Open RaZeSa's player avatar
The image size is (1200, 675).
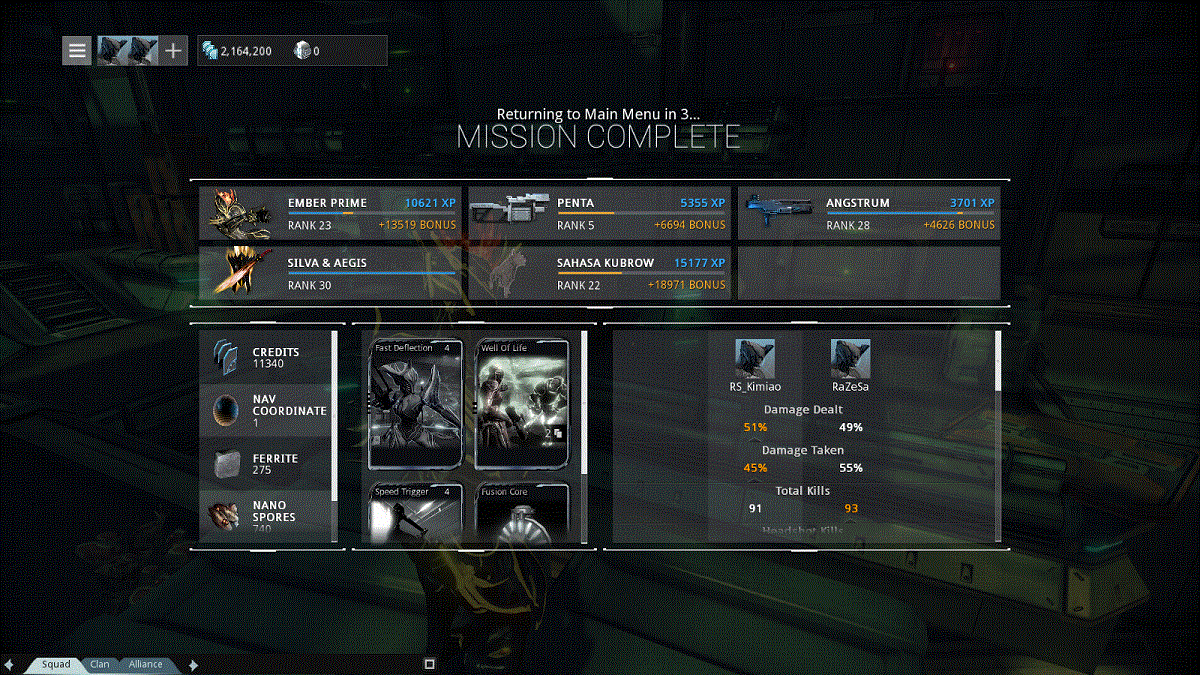click(x=850, y=358)
